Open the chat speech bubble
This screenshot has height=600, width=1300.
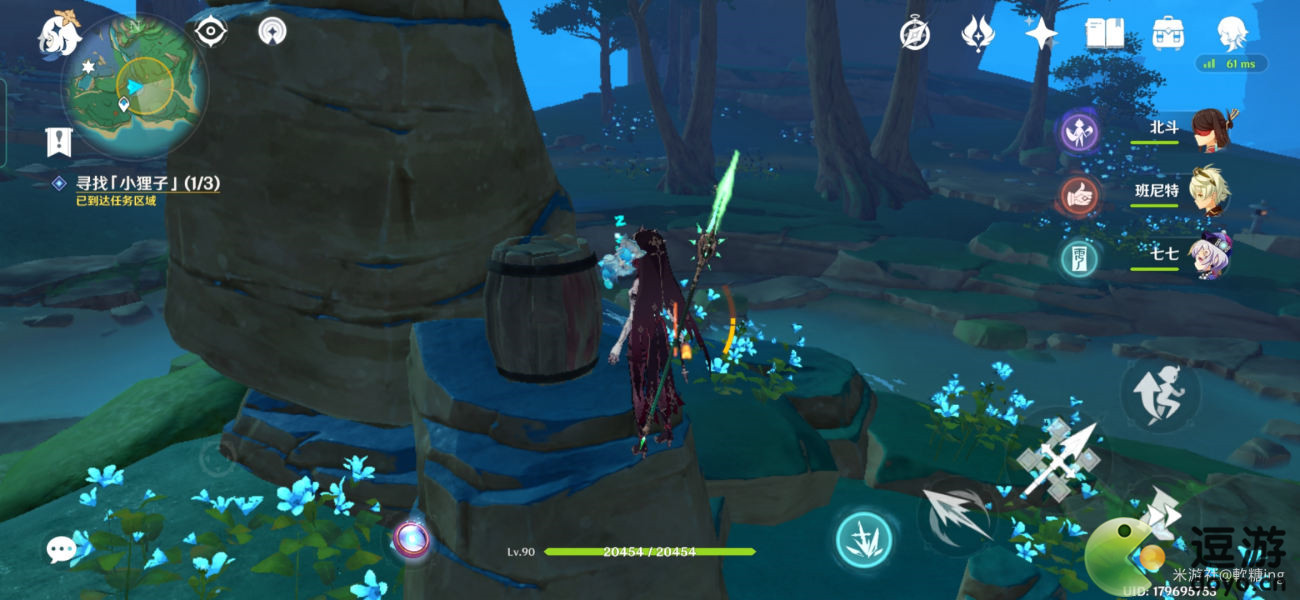coord(61,548)
